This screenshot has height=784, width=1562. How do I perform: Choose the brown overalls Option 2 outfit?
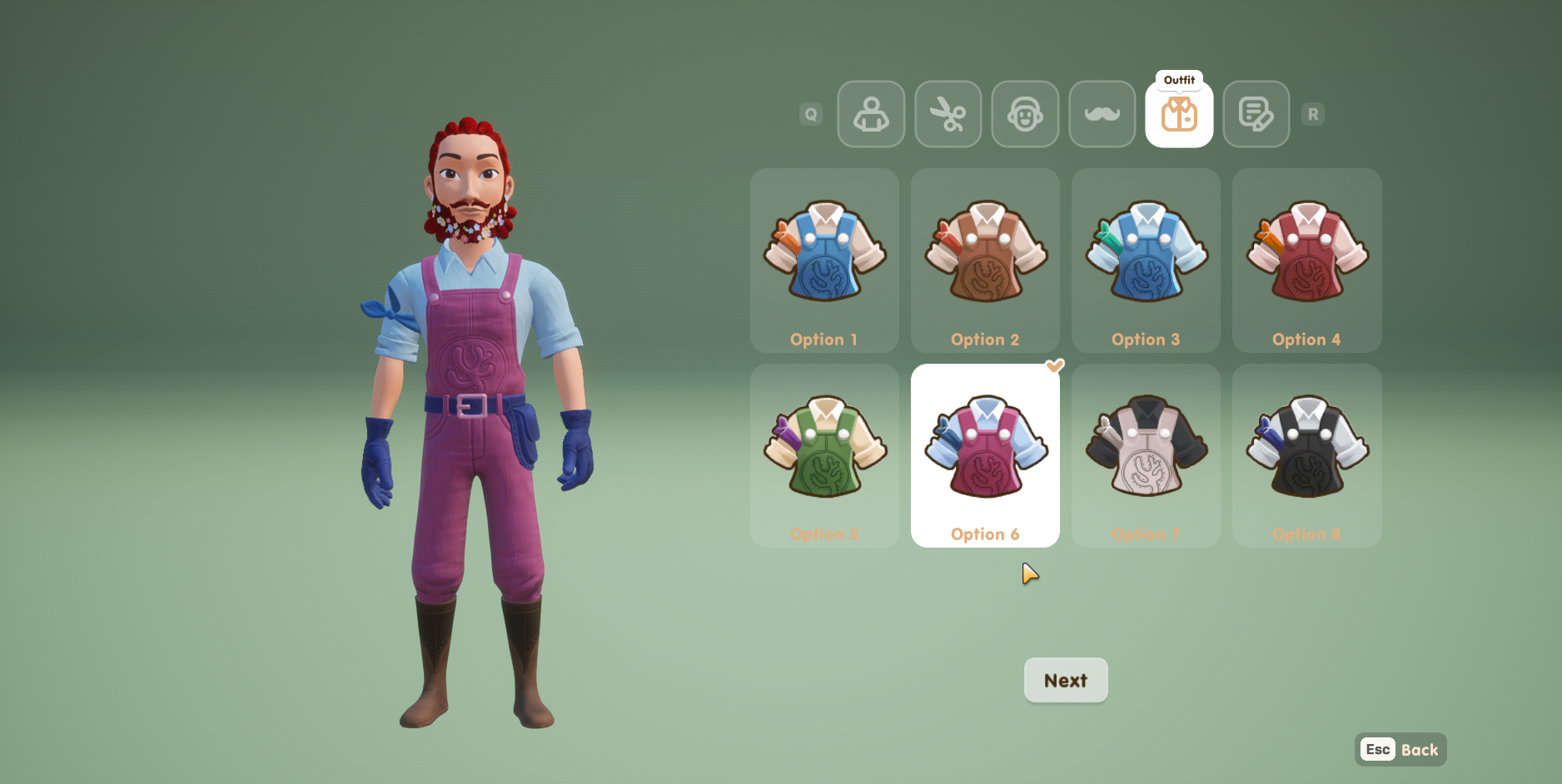pos(985,260)
